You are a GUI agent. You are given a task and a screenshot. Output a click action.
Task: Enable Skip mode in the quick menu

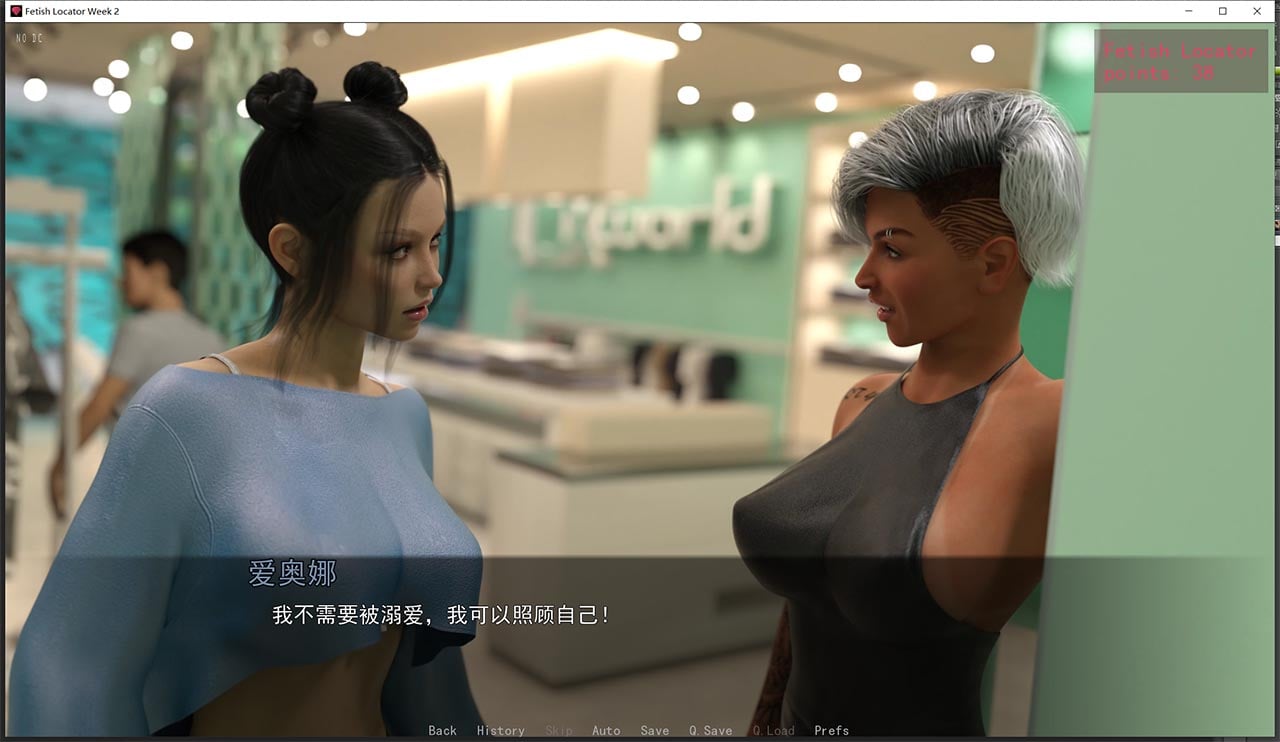click(559, 730)
